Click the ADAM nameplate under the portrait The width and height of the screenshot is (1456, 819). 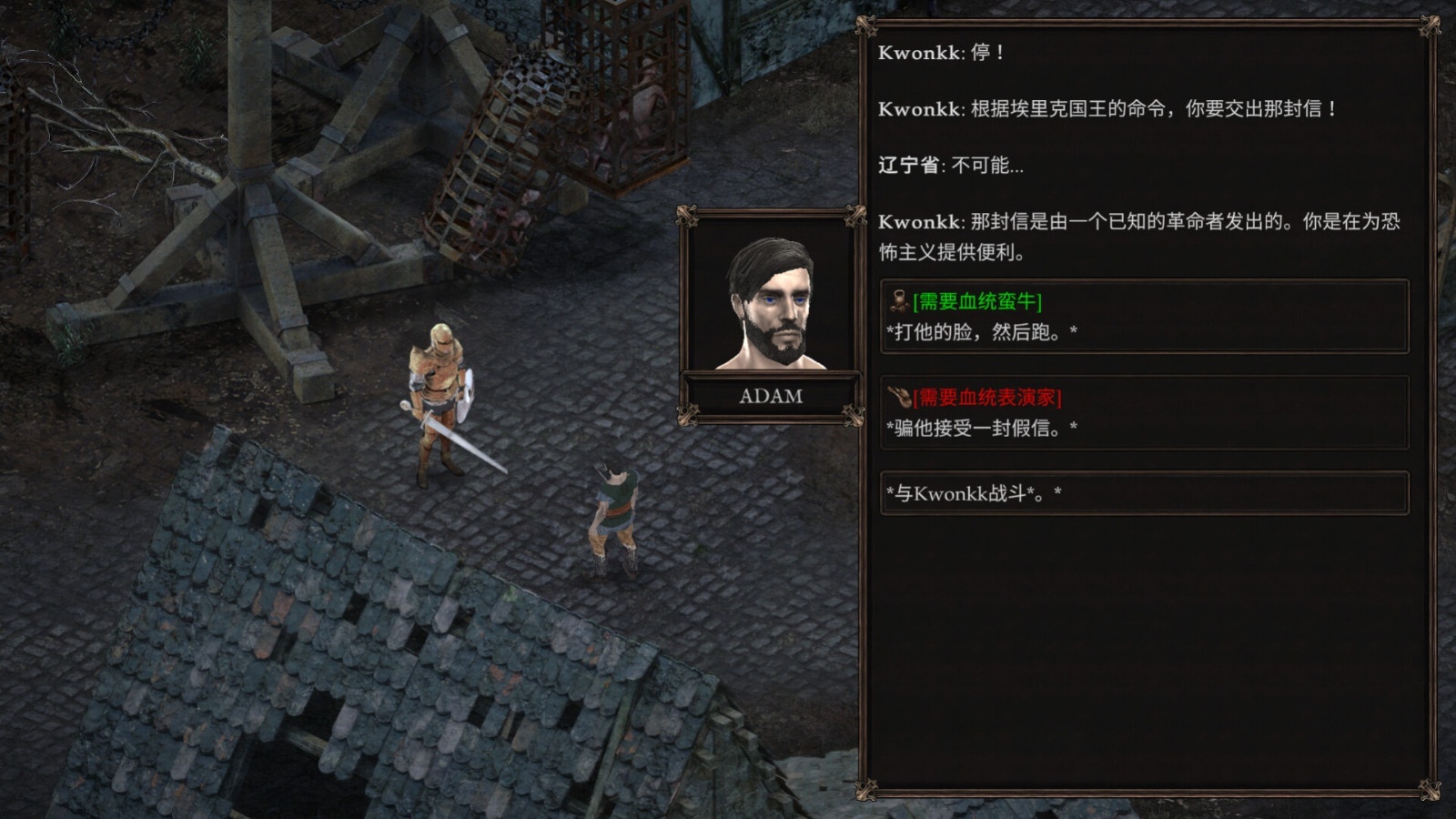click(x=771, y=395)
